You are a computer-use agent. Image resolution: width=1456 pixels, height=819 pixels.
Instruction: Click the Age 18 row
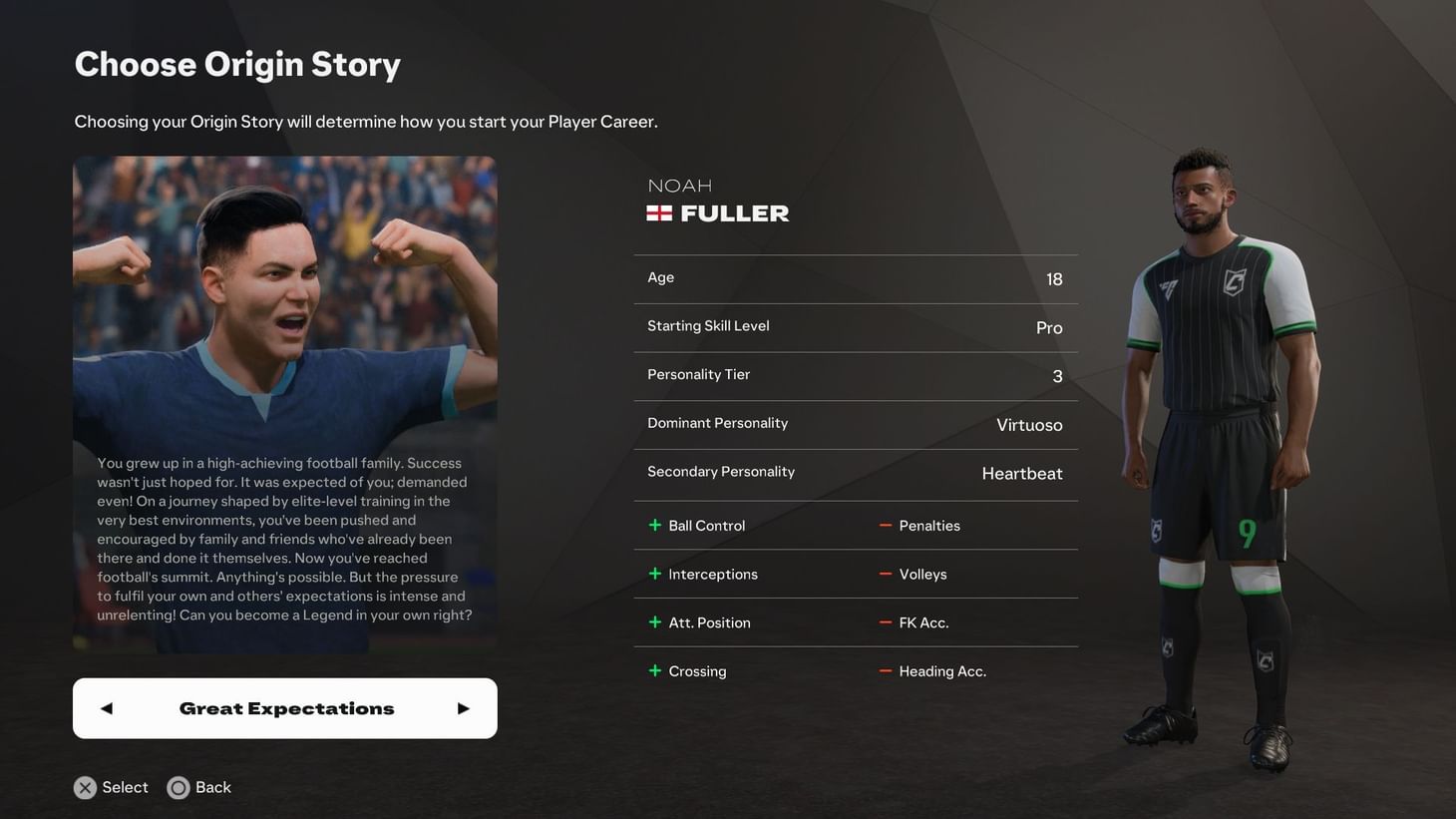[x=855, y=278]
